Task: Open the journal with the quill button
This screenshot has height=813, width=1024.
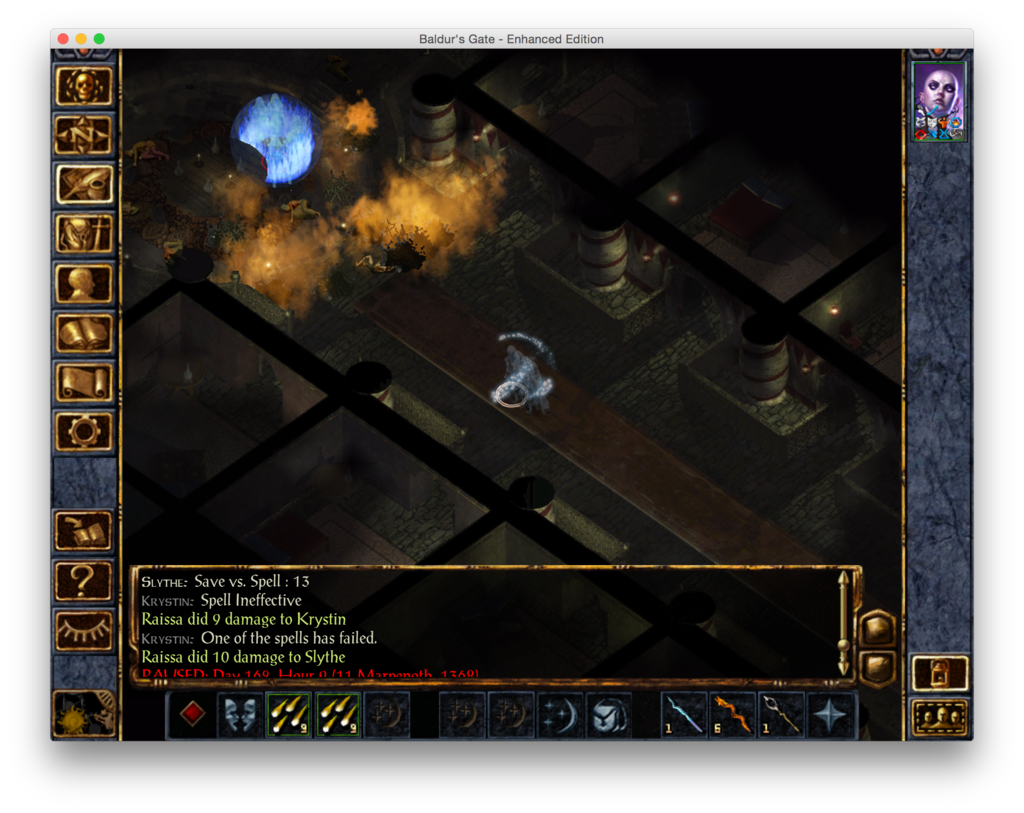Action: (x=84, y=185)
